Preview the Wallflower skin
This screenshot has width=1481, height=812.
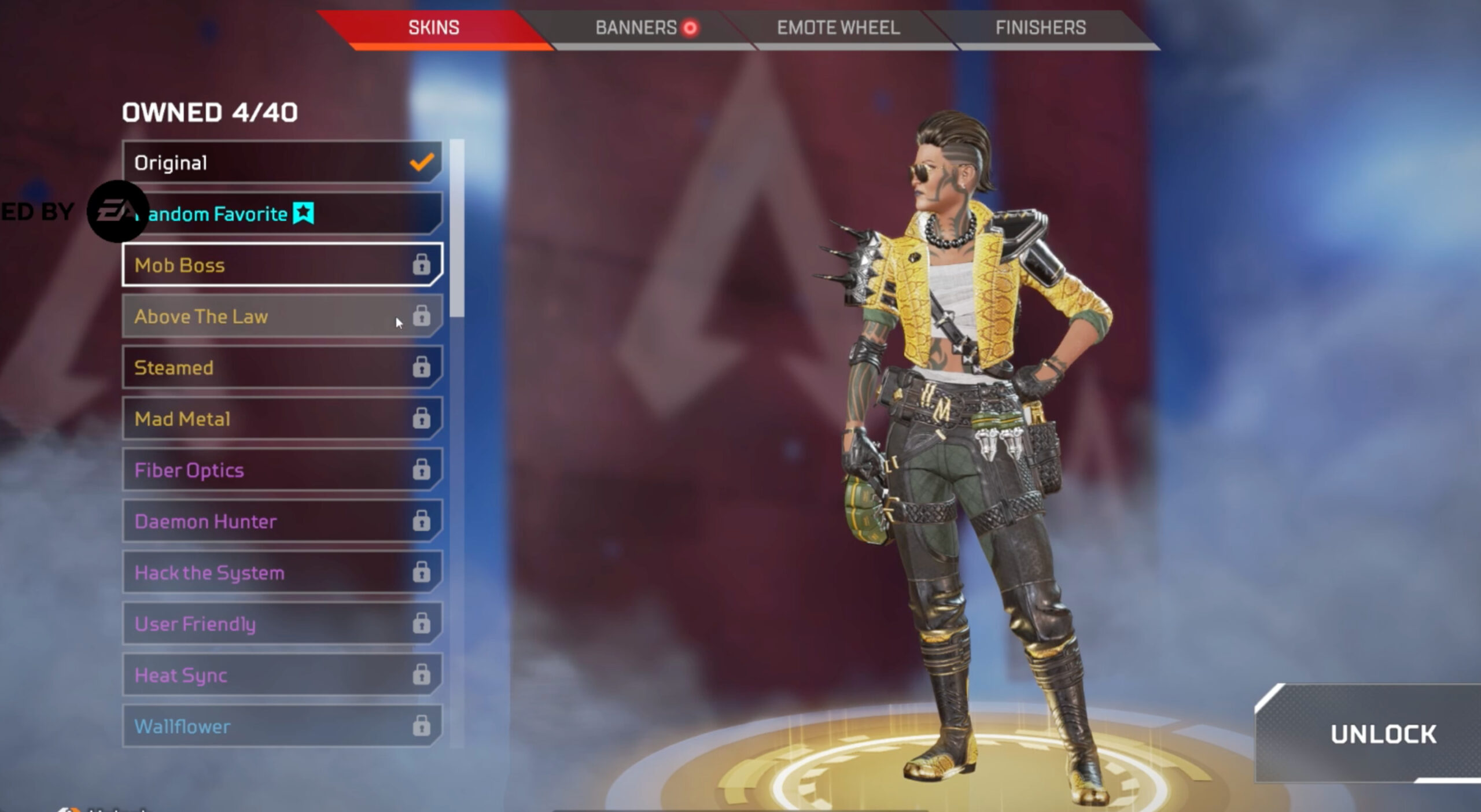point(282,726)
